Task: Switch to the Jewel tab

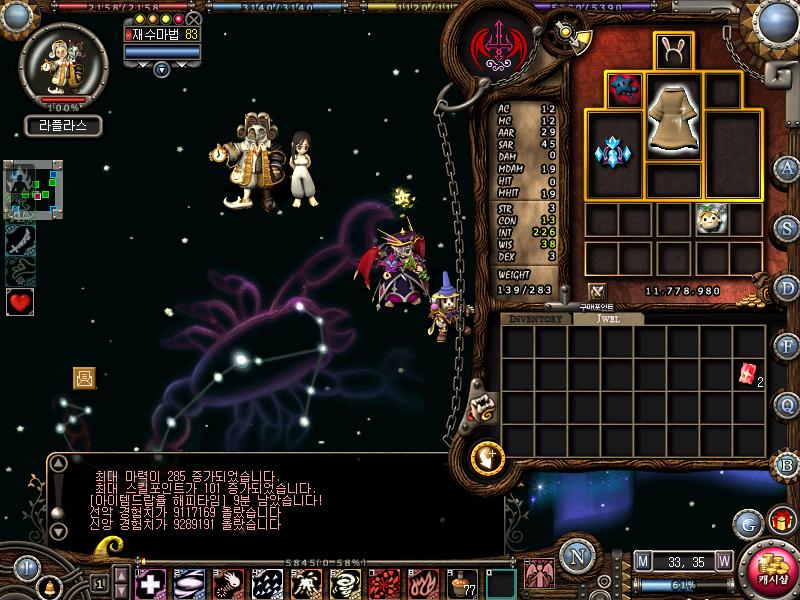Action: [606, 319]
